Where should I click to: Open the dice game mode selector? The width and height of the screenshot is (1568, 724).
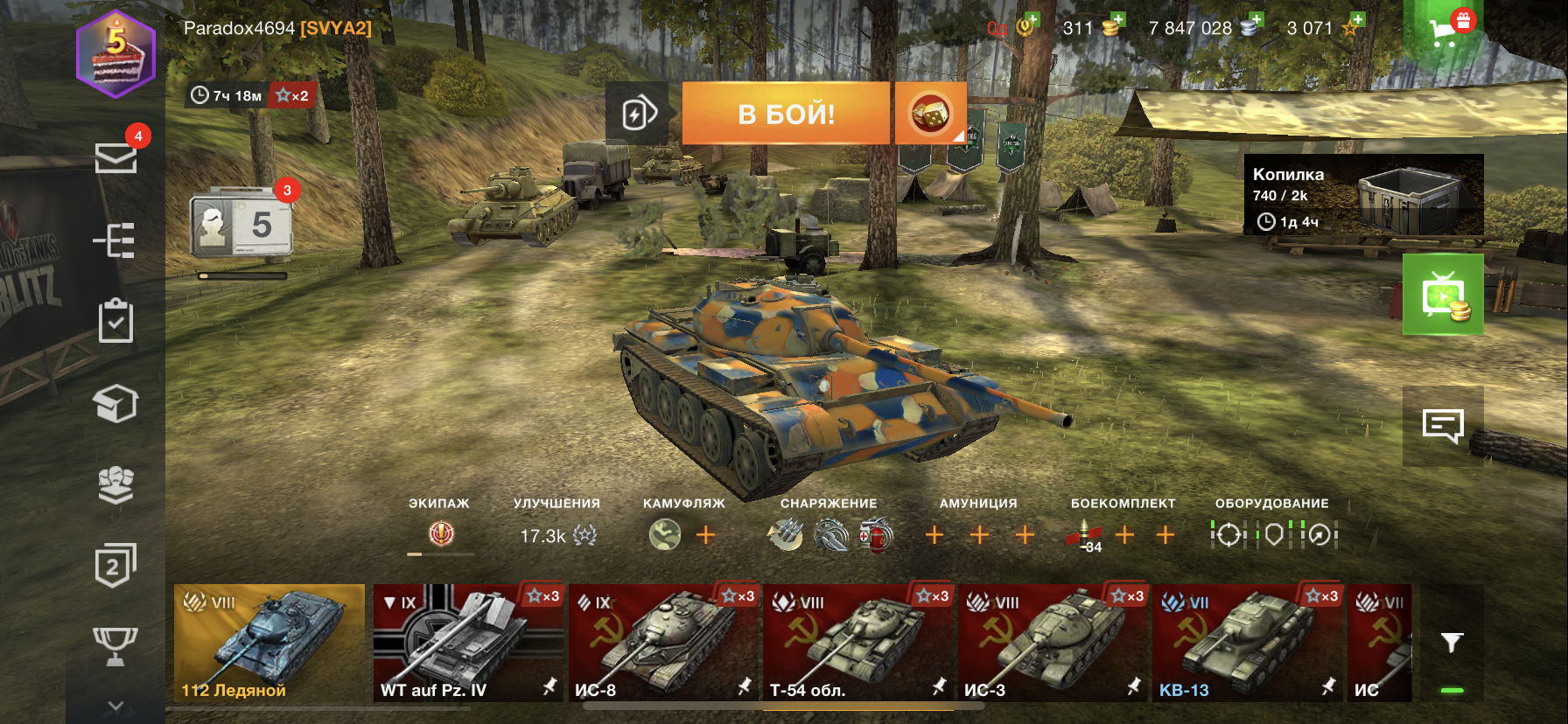(x=930, y=114)
